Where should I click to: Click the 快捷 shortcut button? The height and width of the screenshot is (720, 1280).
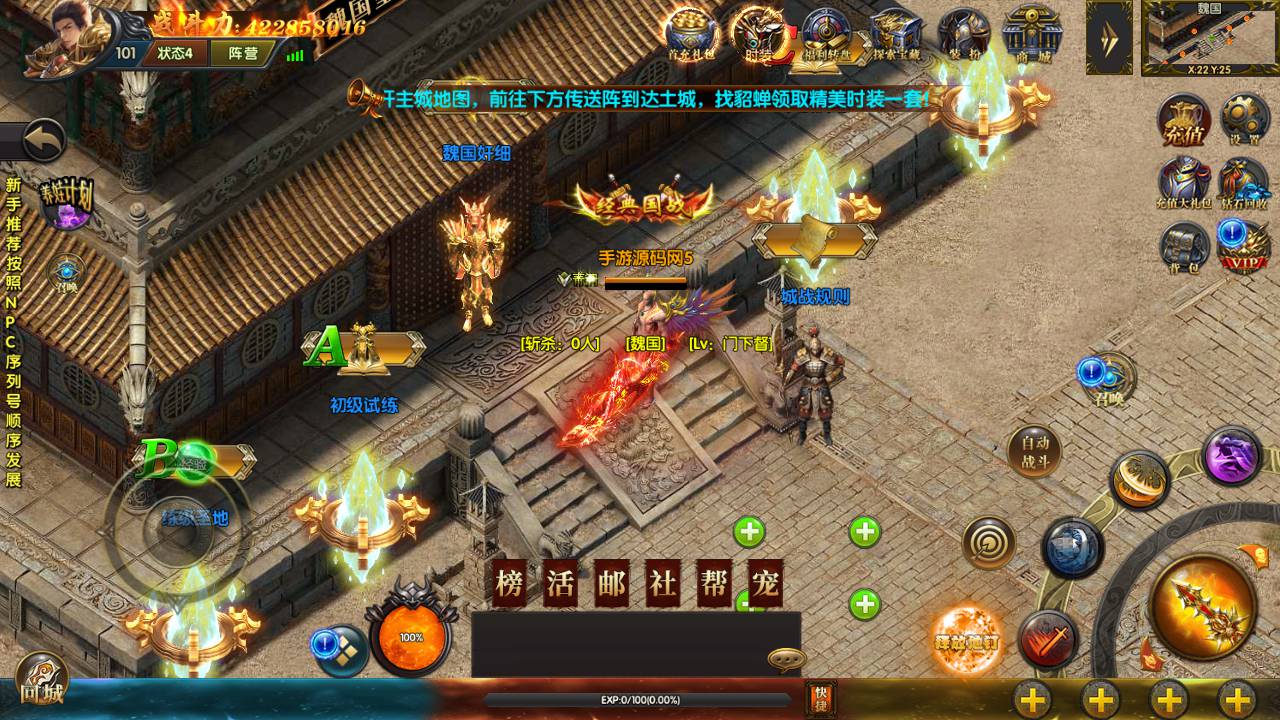820,697
